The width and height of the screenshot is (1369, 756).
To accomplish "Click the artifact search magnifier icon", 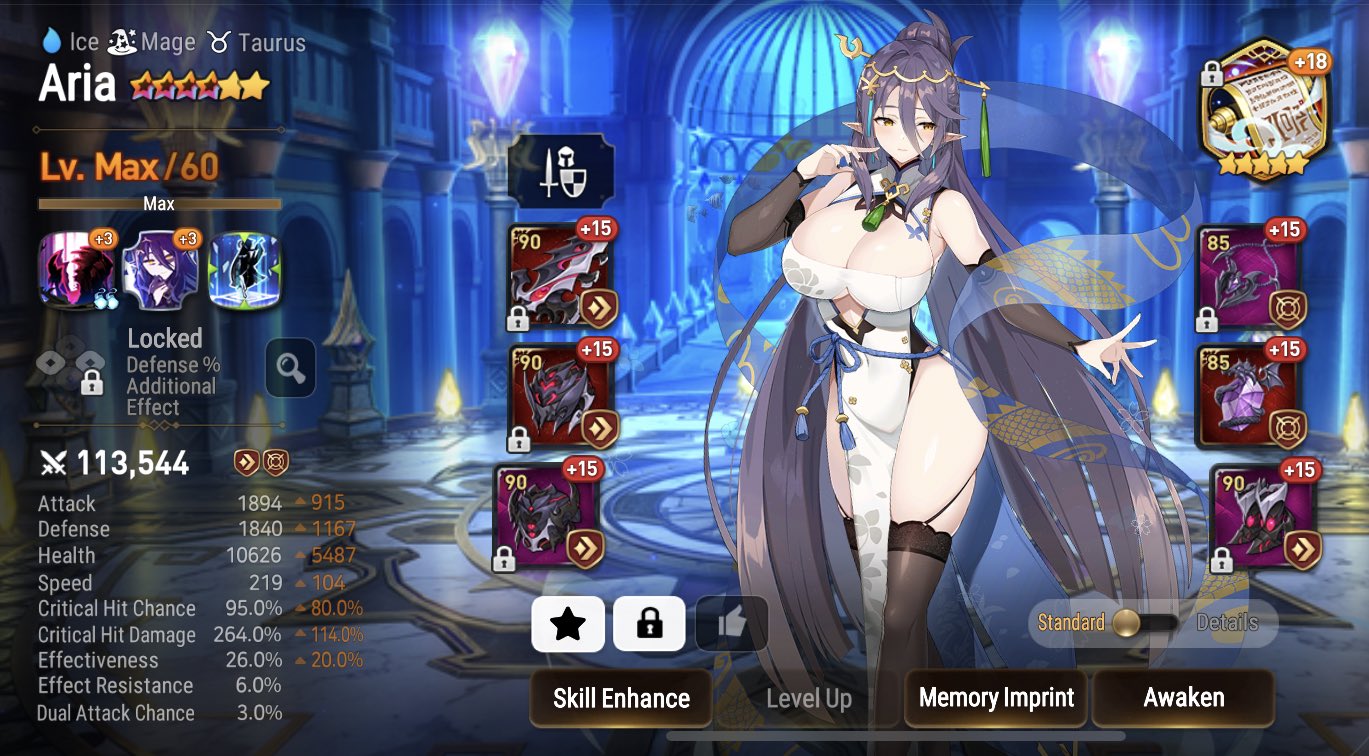I will point(290,368).
